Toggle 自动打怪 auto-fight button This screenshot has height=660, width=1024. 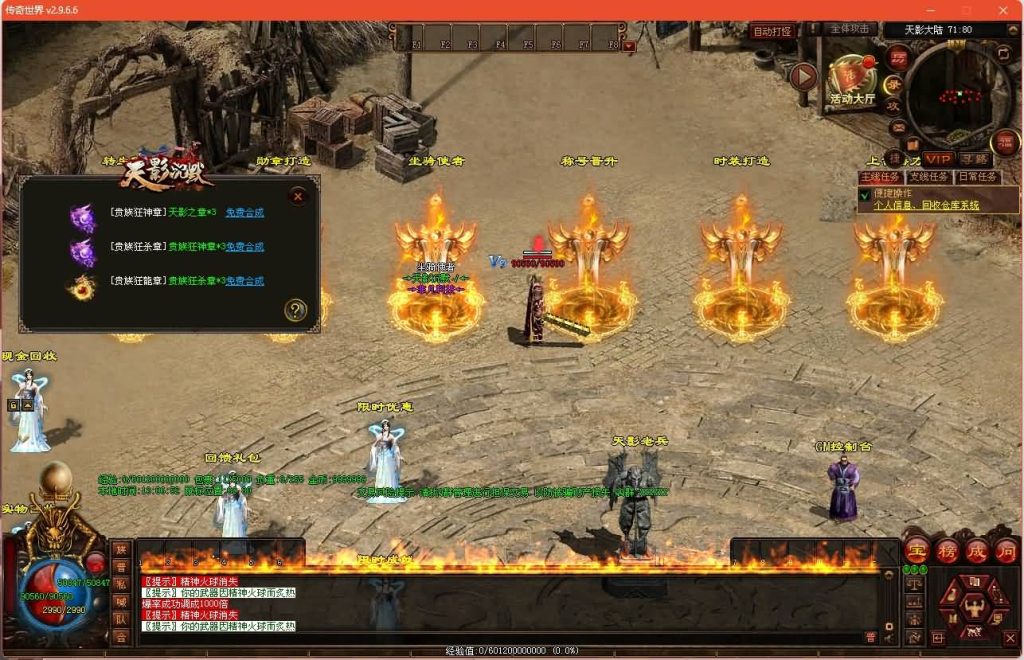pos(772,31)
